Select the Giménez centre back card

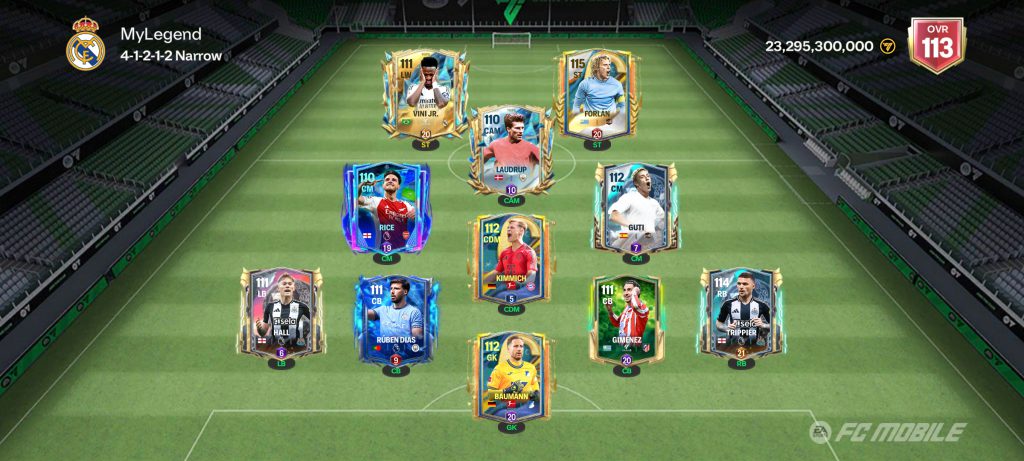point(627,320)
